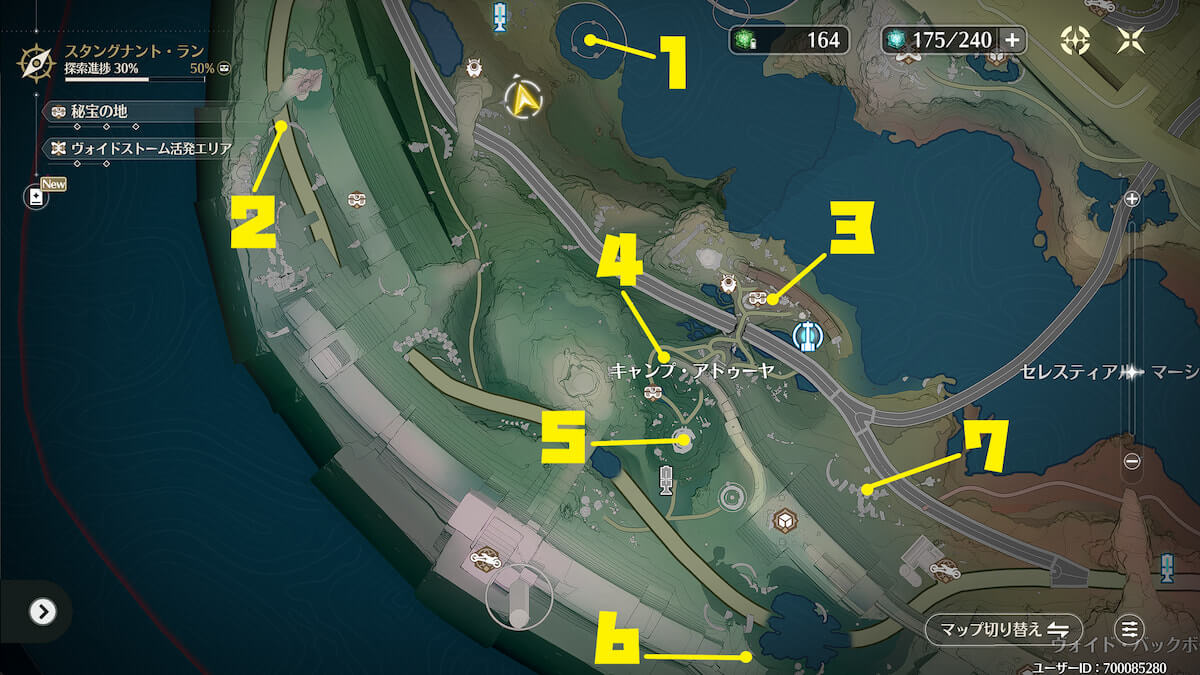1200x675 pixels.
Task: Open the map marker filter list button
Action: pyautogui.click(x=1130, y=629)
